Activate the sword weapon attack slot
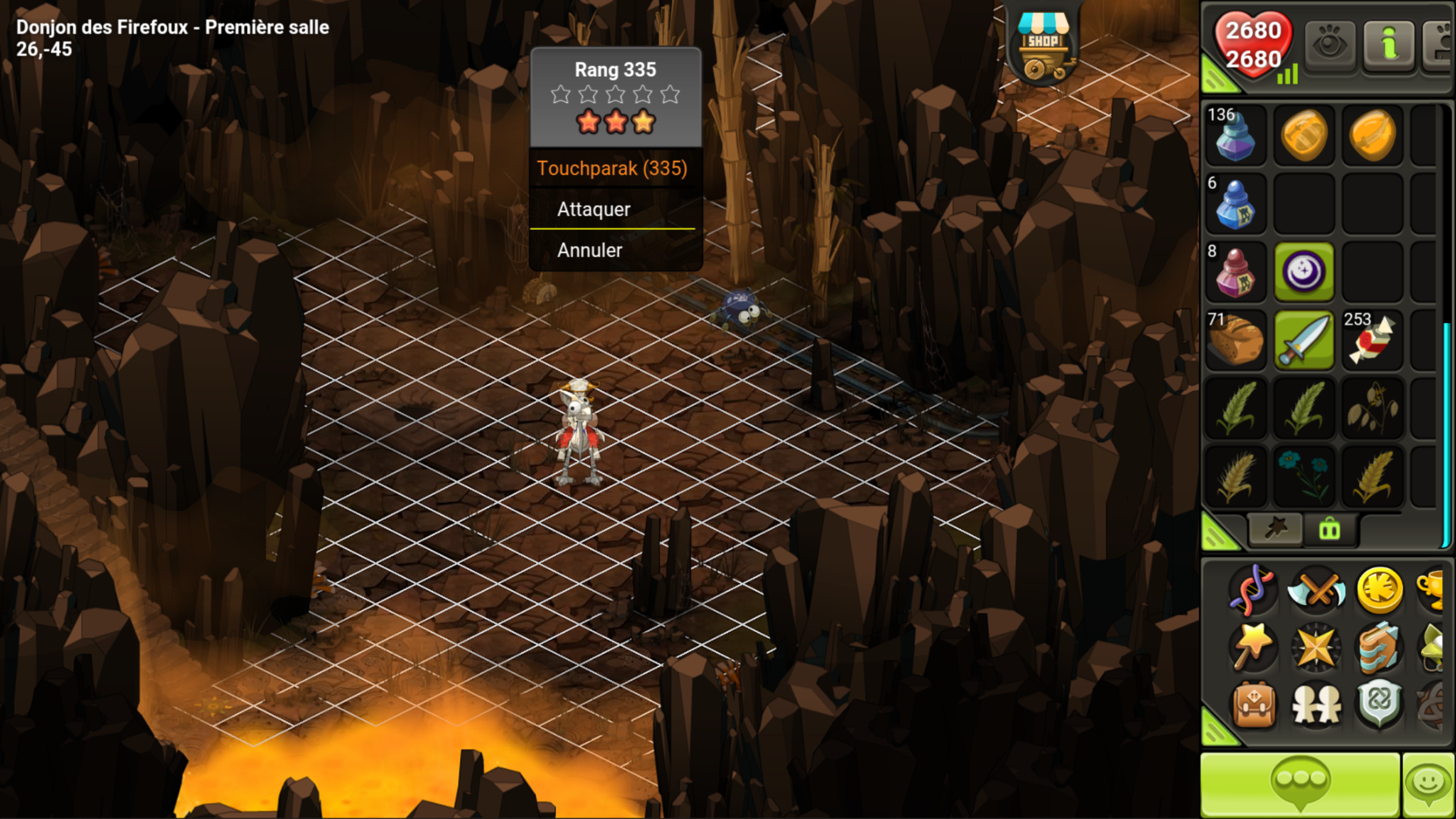Viewport: 1456px width, 819px height. (x=1304, y=340)
